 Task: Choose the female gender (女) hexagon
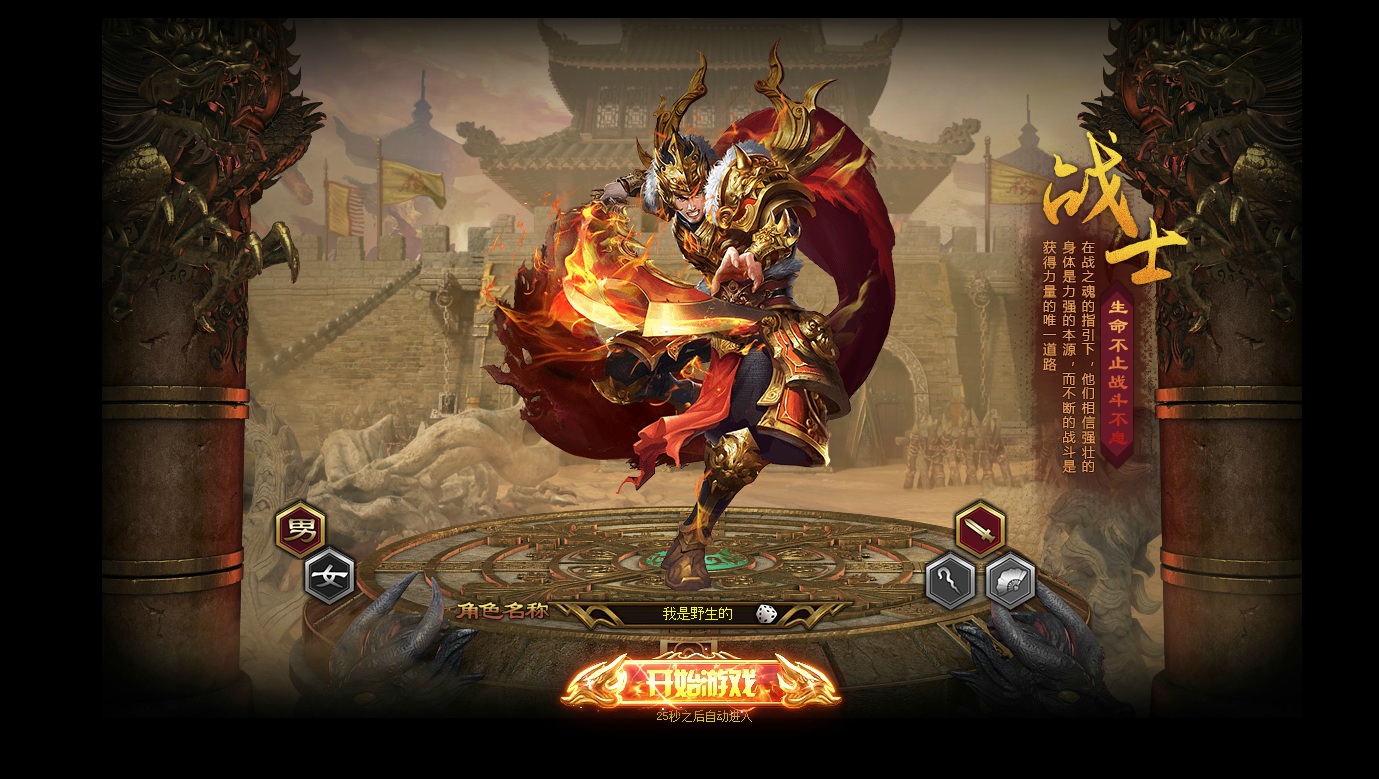pyautogui.click(x=329, y=577)
